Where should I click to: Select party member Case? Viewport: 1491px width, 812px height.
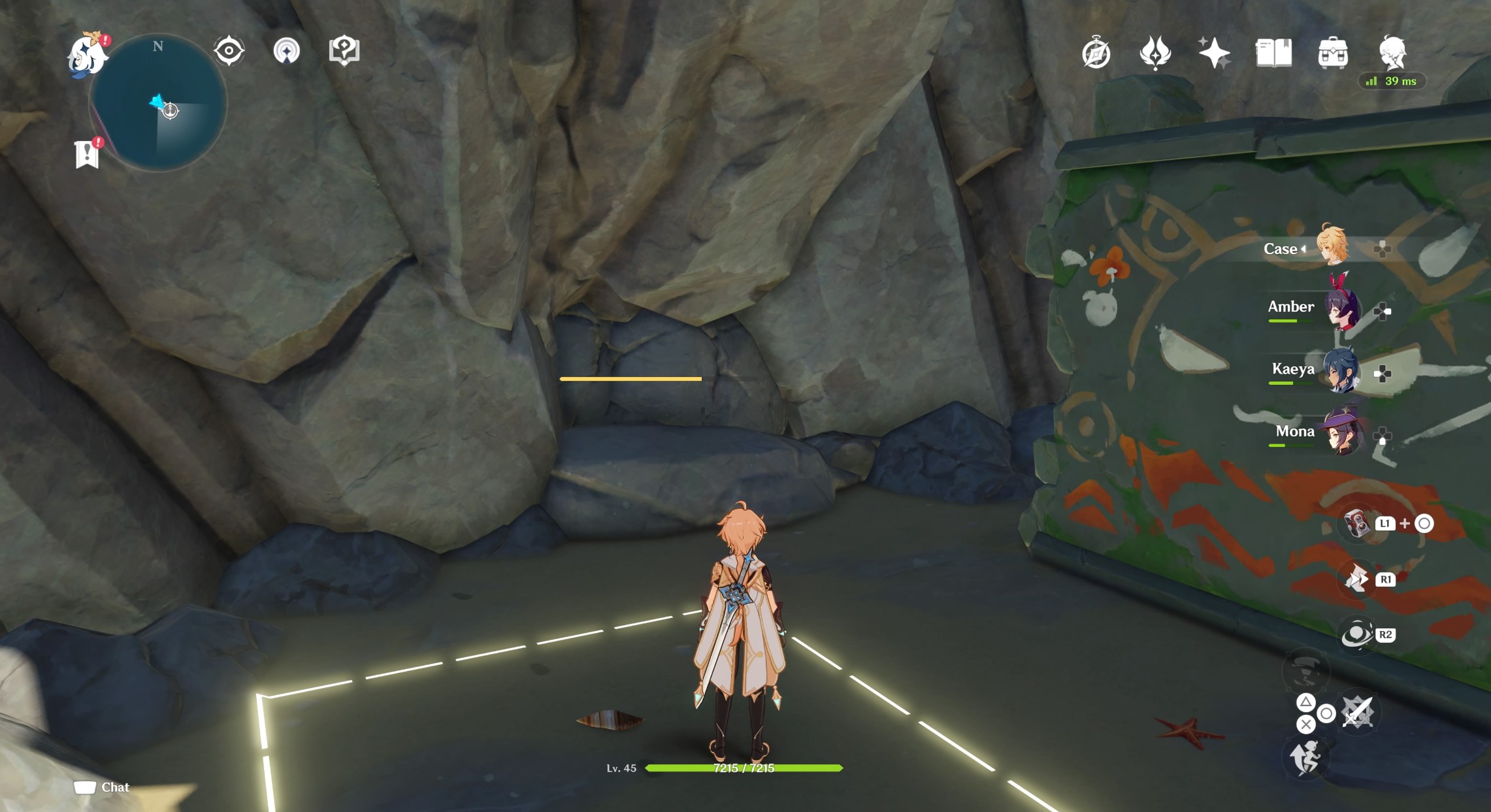tap(1330, 246)
